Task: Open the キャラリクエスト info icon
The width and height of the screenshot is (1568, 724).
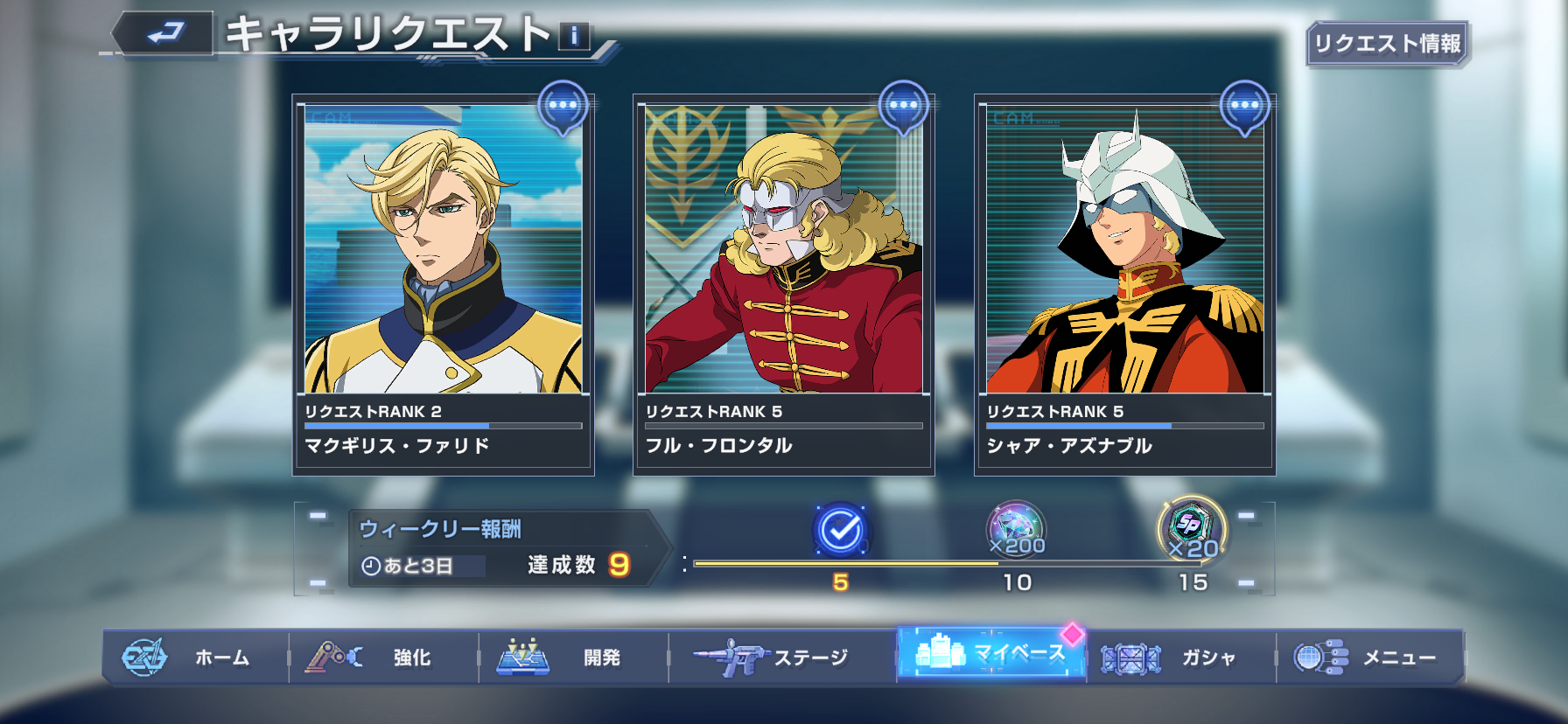Action: pyautogui.click(x=574, y=36)
